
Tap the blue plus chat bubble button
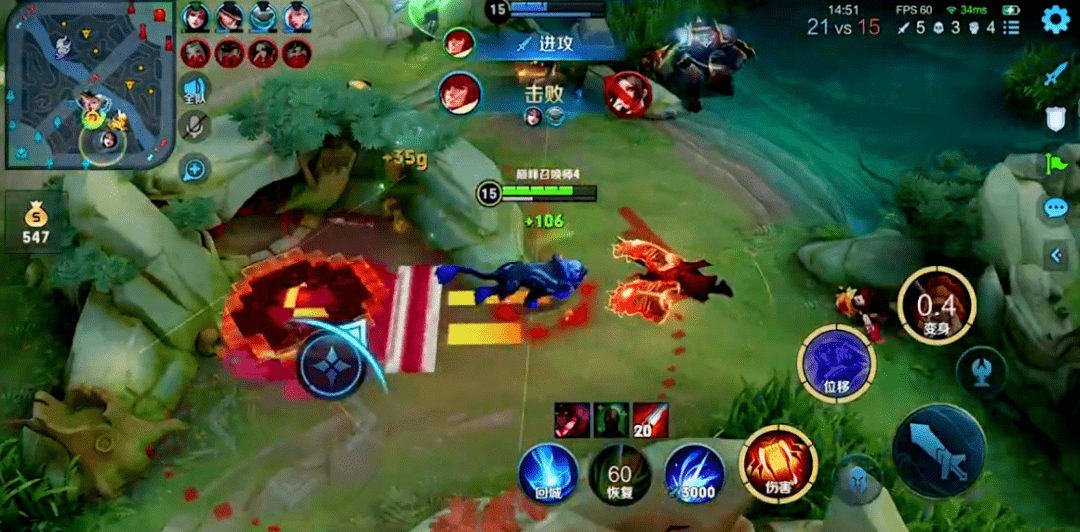click(x=195, y=169)
